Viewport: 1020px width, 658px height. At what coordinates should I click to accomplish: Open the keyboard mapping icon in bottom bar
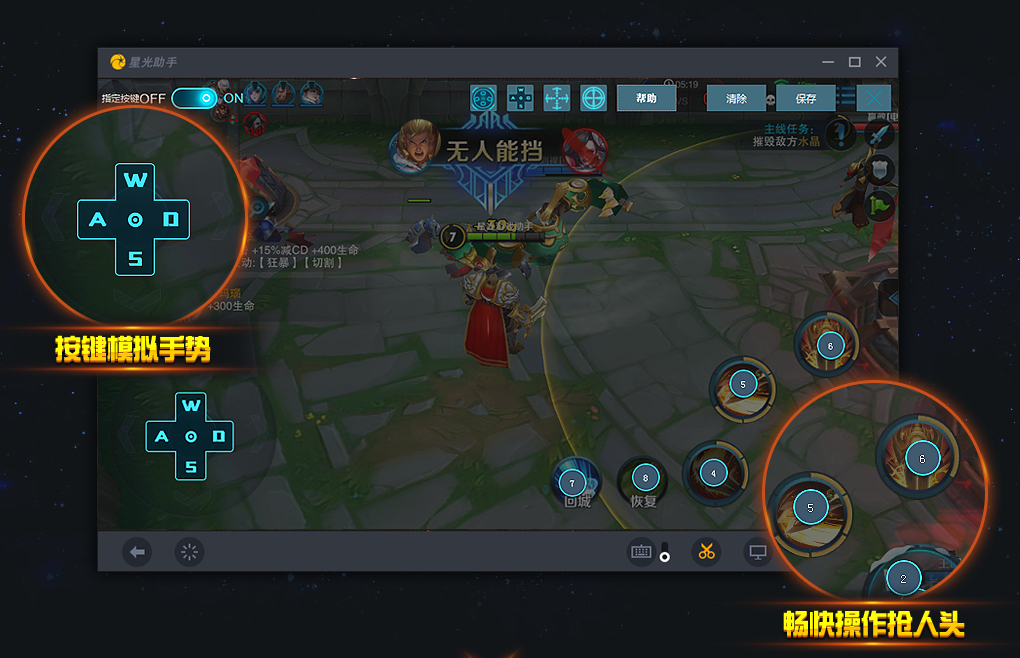click(x=641, y=552)
